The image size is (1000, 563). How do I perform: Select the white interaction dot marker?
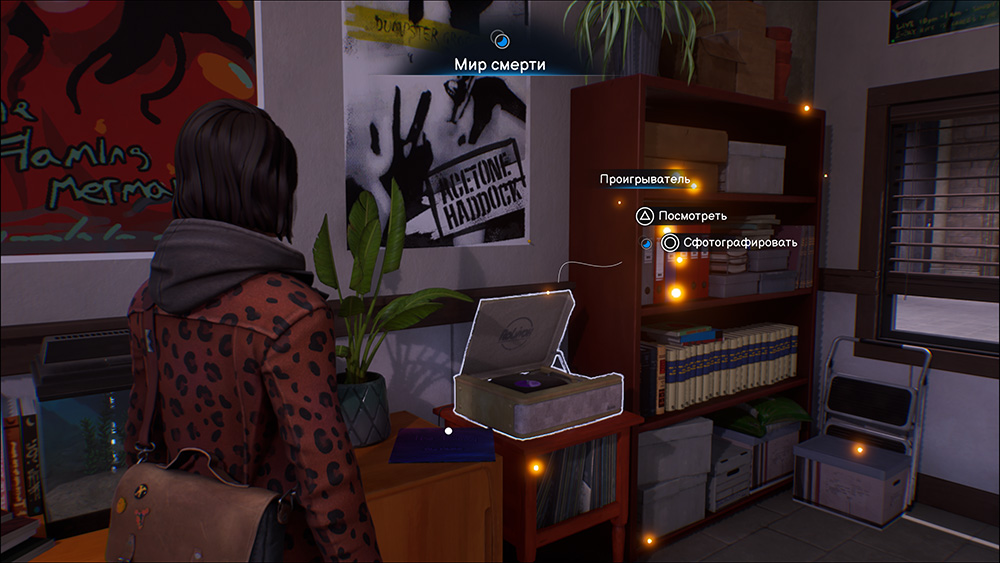click(x=449, y=432)
